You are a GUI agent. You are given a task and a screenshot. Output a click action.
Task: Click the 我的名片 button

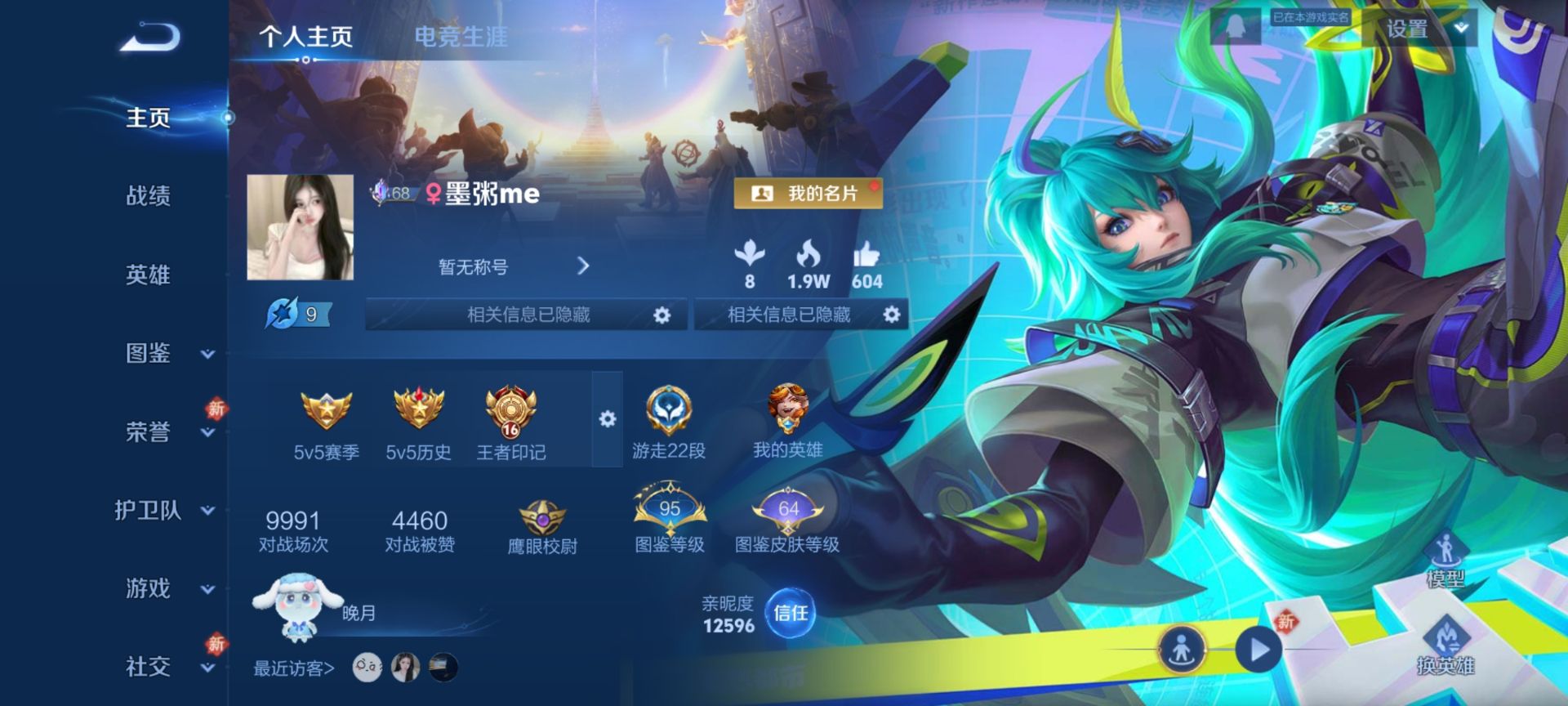[808, 194]
